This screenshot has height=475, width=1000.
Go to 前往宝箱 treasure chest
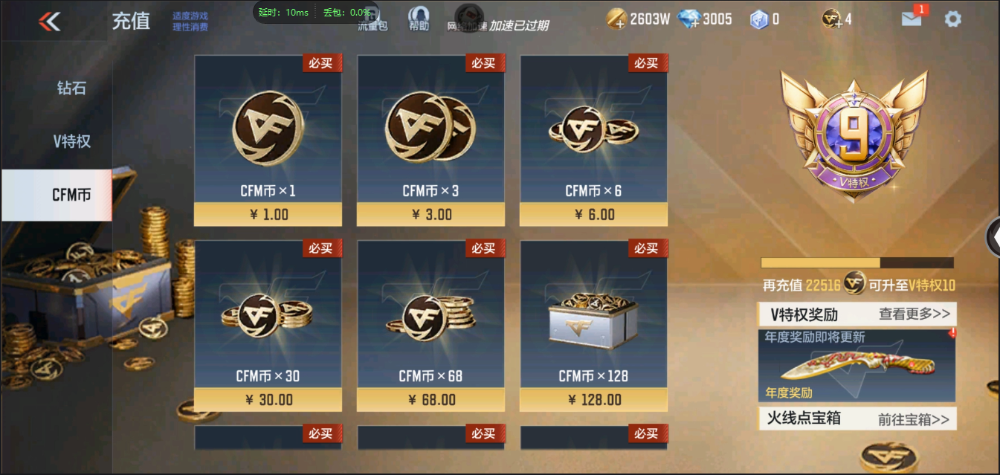pos(914,418)
